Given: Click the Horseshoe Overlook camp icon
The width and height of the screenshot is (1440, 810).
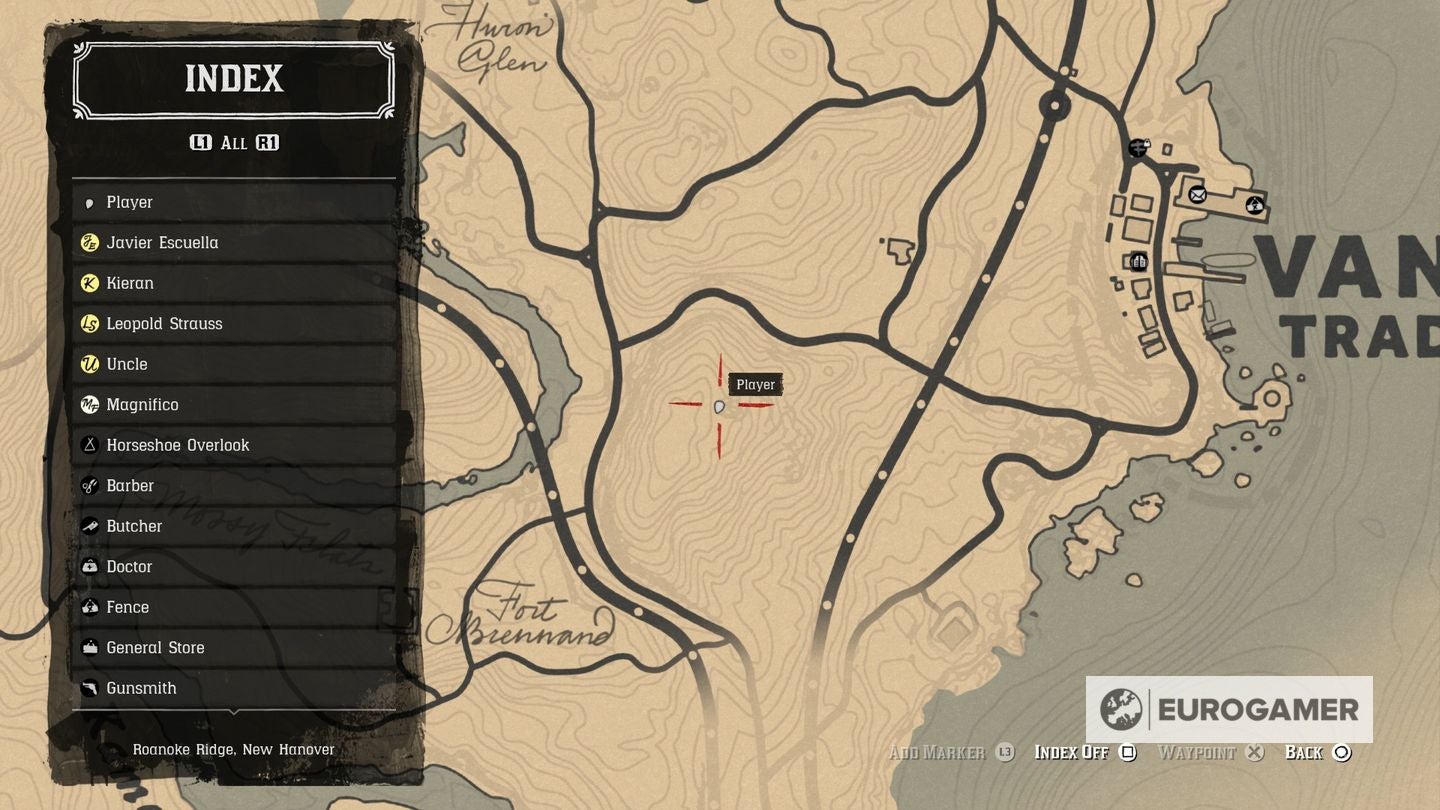Looking at the screenshot, I should click(x=90, y=445).
